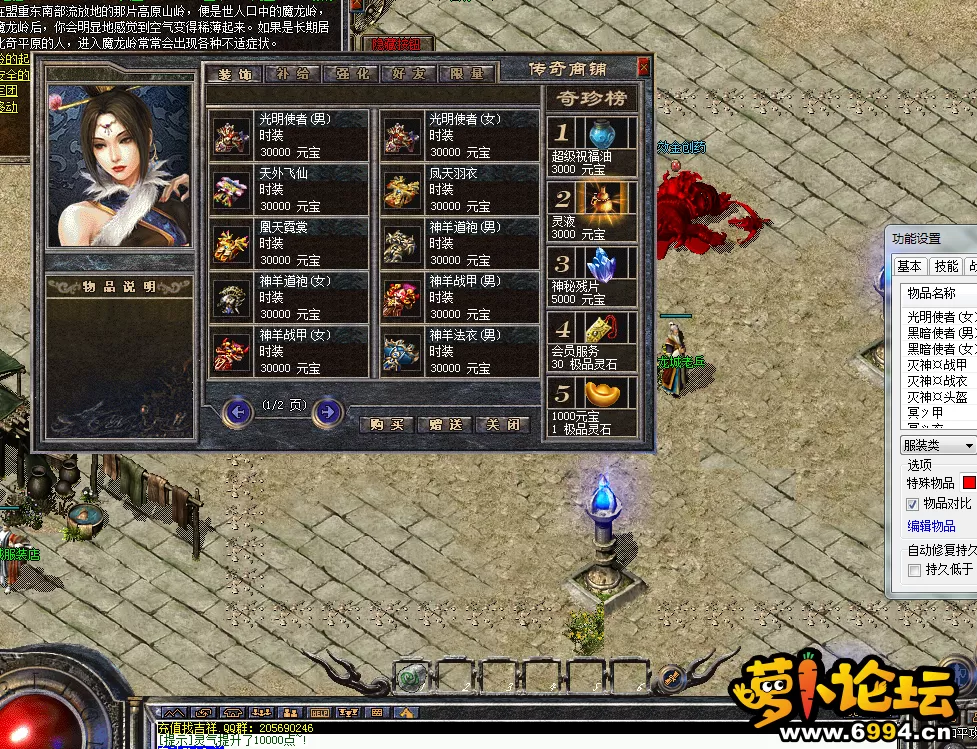Close the 传奇商铺 window with the red X
Viewport: 977px width, 749px height.
tap(643, 67)
